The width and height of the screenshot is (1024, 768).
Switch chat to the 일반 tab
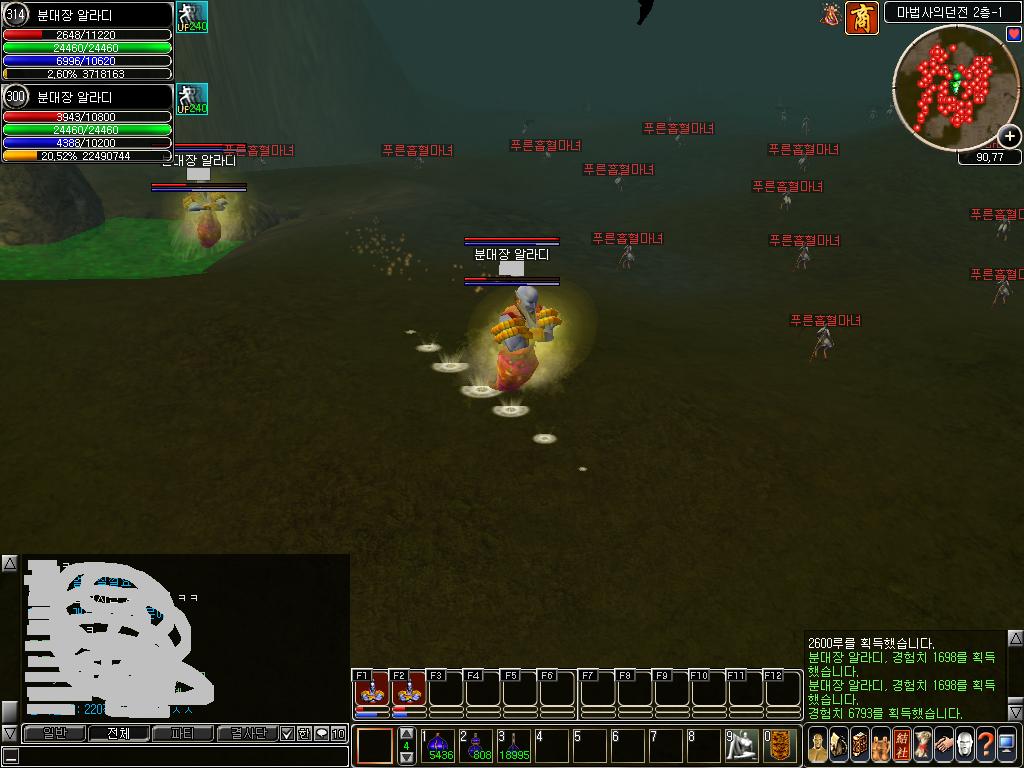point(55,734)
